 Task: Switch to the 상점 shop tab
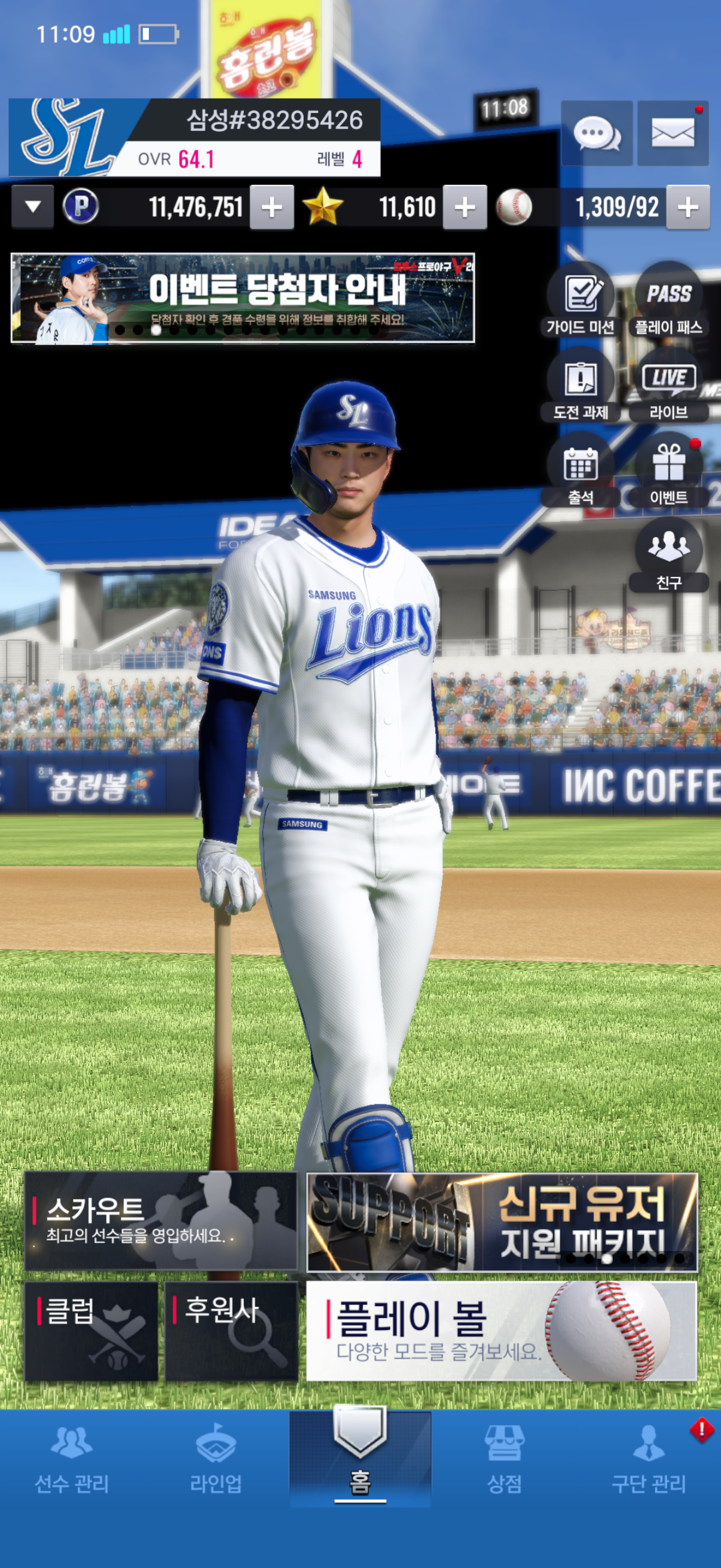coord(505,1460)
